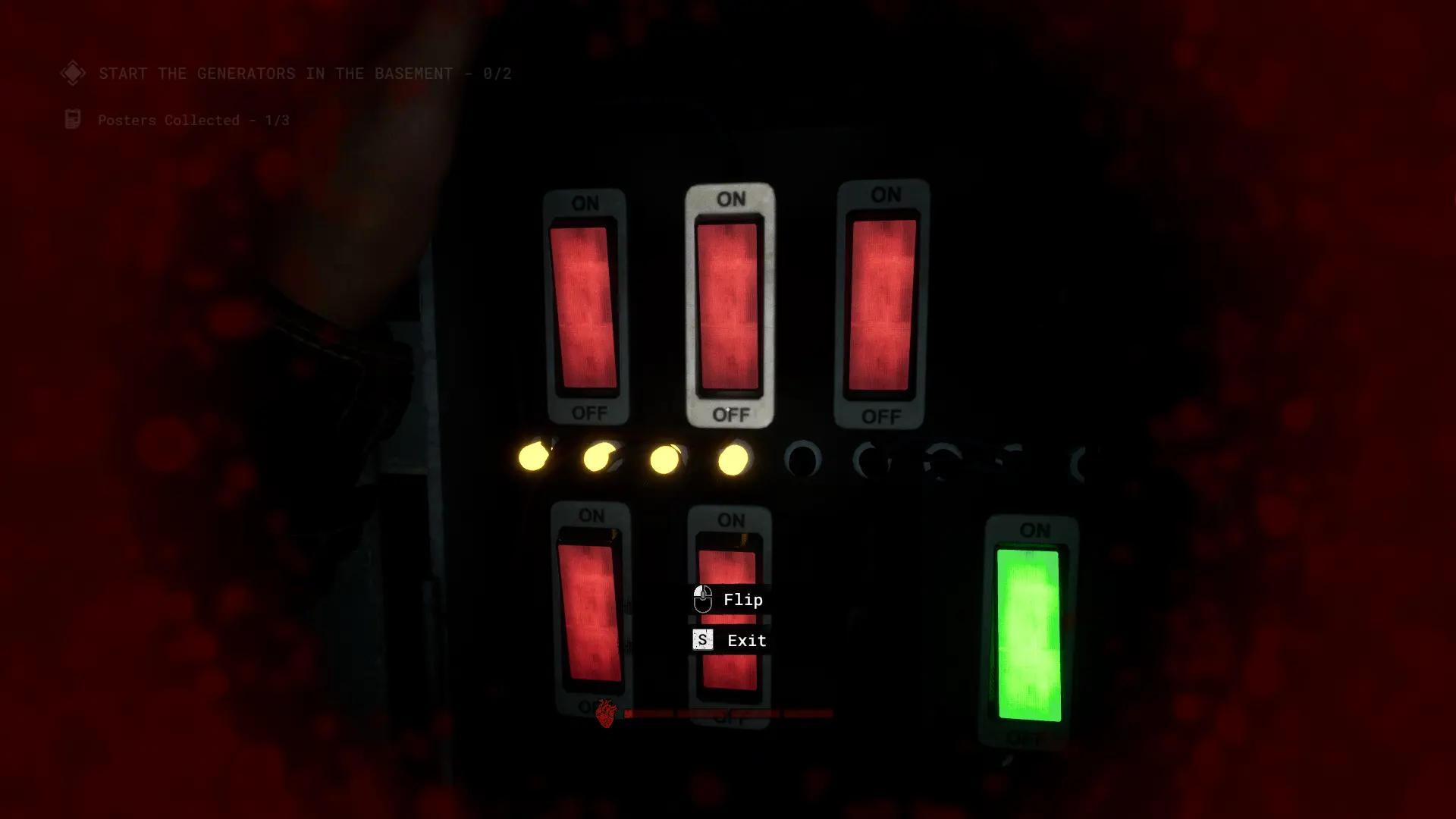1456x819 pixels.
Task: Click the Posters Collected counter text
Action: pos(192,120)
